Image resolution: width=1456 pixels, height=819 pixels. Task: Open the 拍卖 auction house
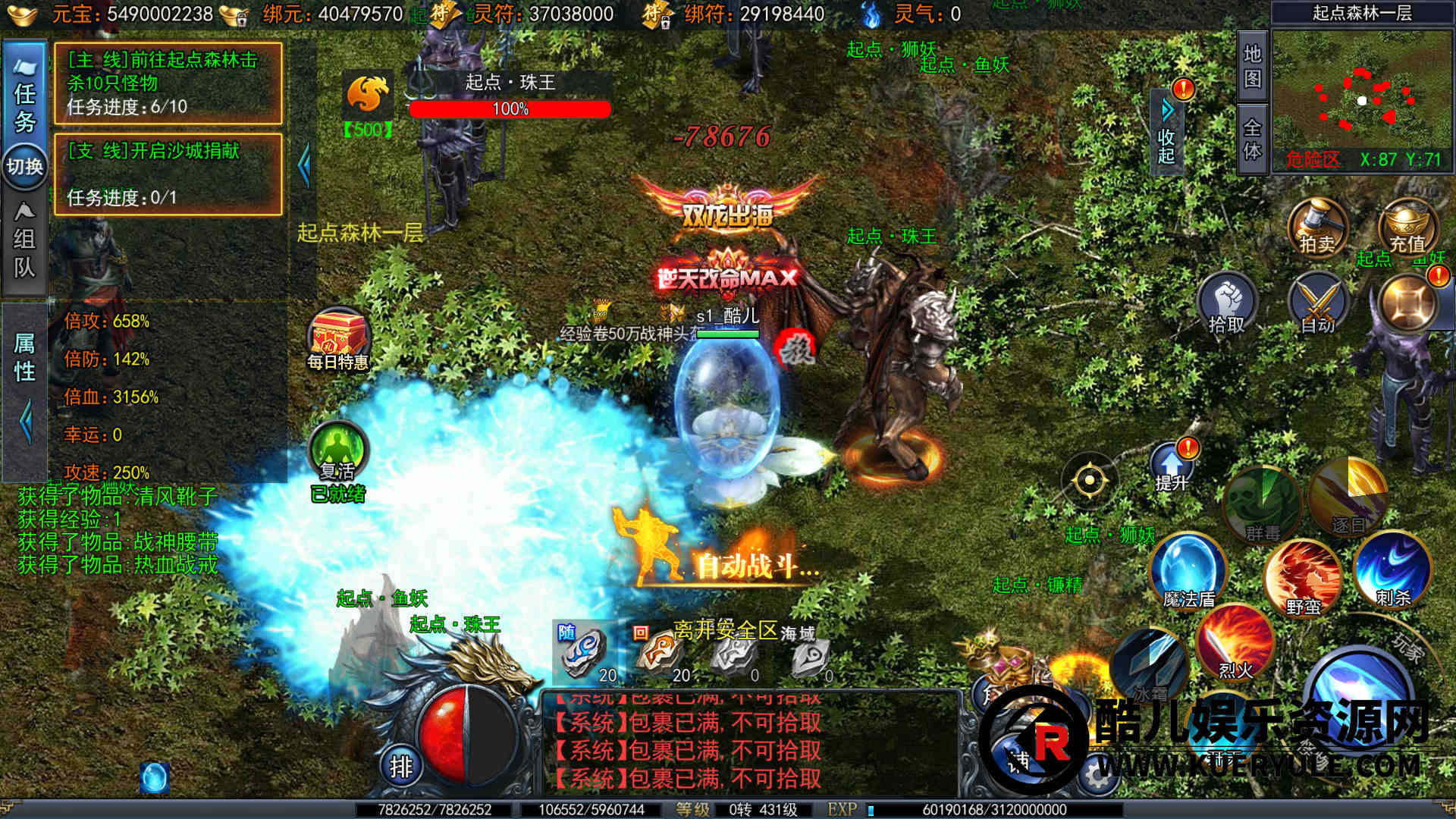coord(1317,226)
